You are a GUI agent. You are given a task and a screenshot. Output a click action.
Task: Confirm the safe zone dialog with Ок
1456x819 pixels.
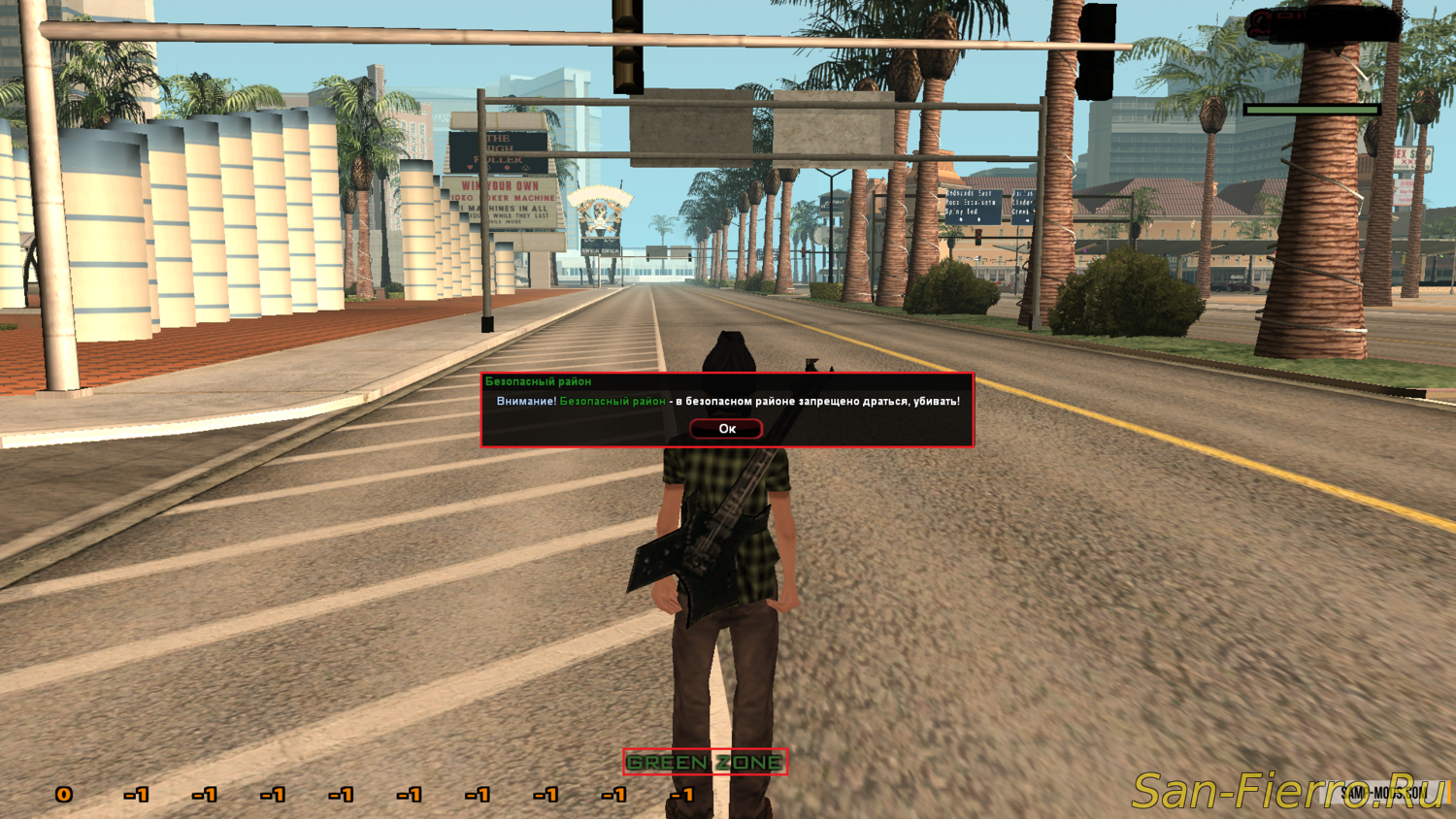[x=726, y=428]
